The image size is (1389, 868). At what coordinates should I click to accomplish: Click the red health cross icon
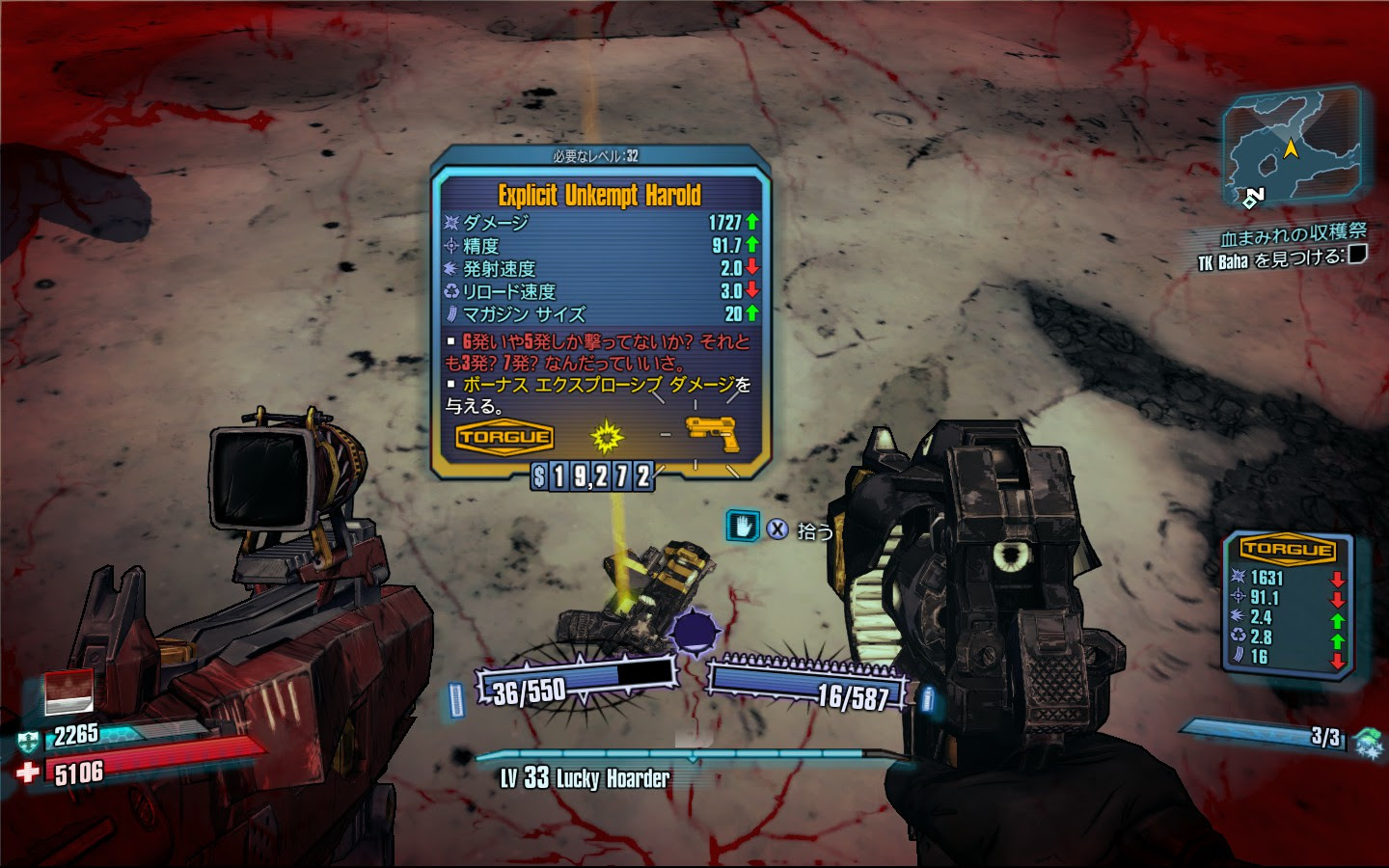click(x=29, y=772)
